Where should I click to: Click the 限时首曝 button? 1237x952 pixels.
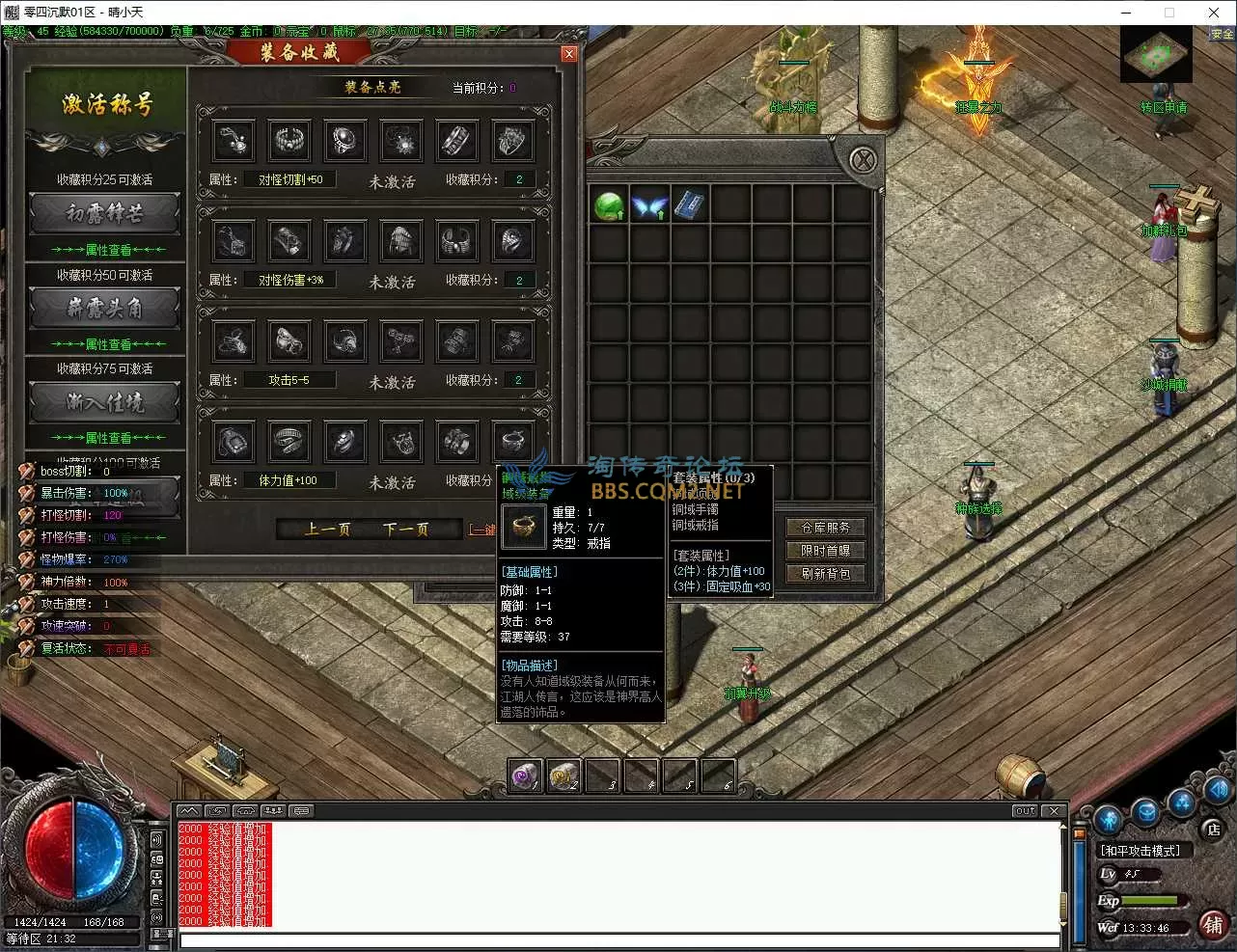(826, 551)
